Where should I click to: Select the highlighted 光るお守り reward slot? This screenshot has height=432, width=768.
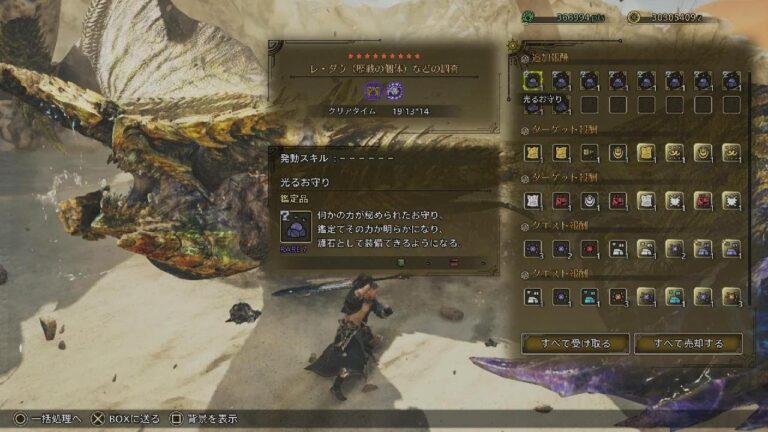533,81
